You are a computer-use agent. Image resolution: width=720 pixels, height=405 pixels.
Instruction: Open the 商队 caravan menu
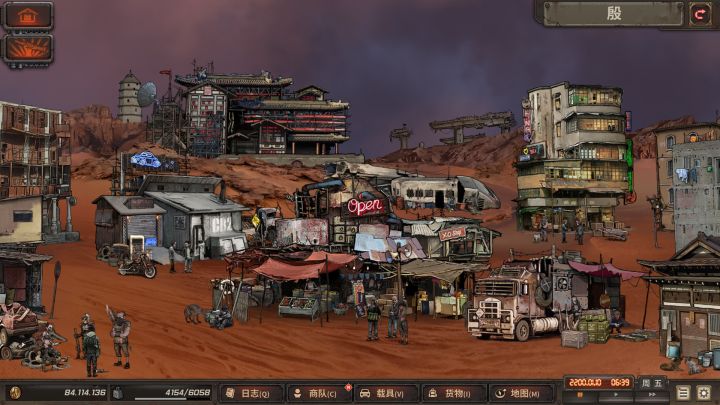(x=319, y=393)
